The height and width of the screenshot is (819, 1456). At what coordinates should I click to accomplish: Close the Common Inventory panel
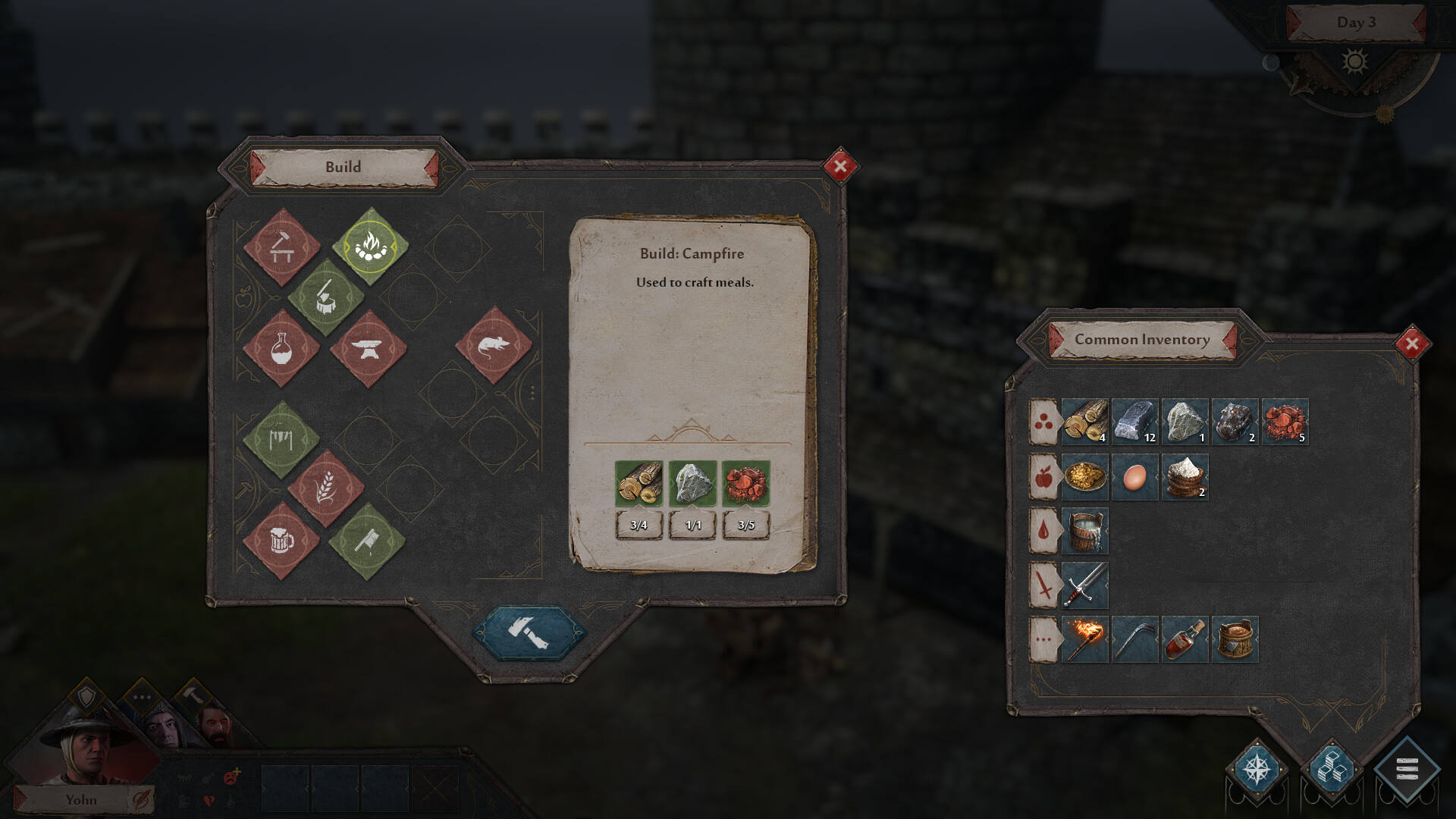point(1411,344)
